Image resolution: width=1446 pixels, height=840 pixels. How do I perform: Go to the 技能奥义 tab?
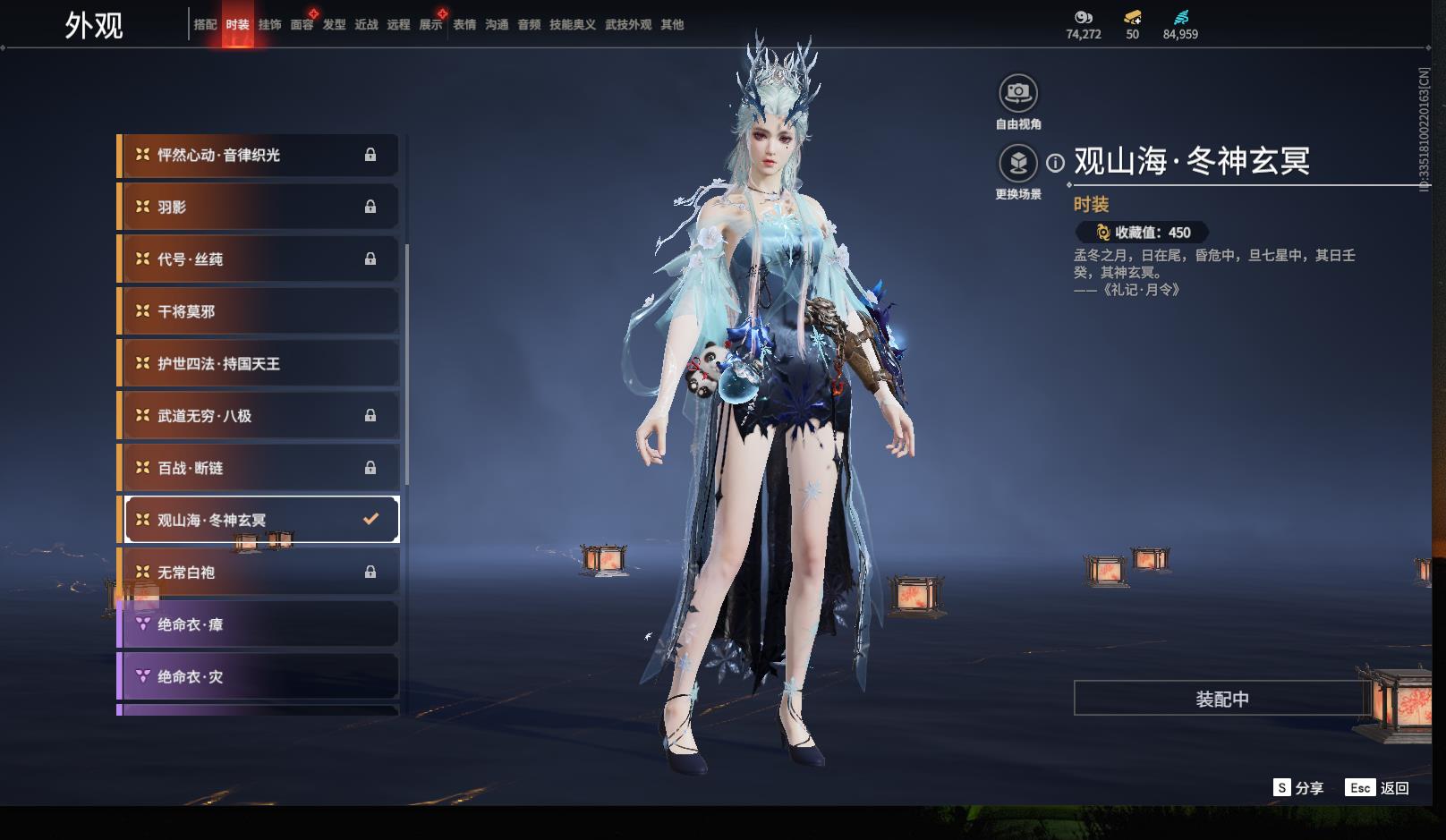pos(572,25)
